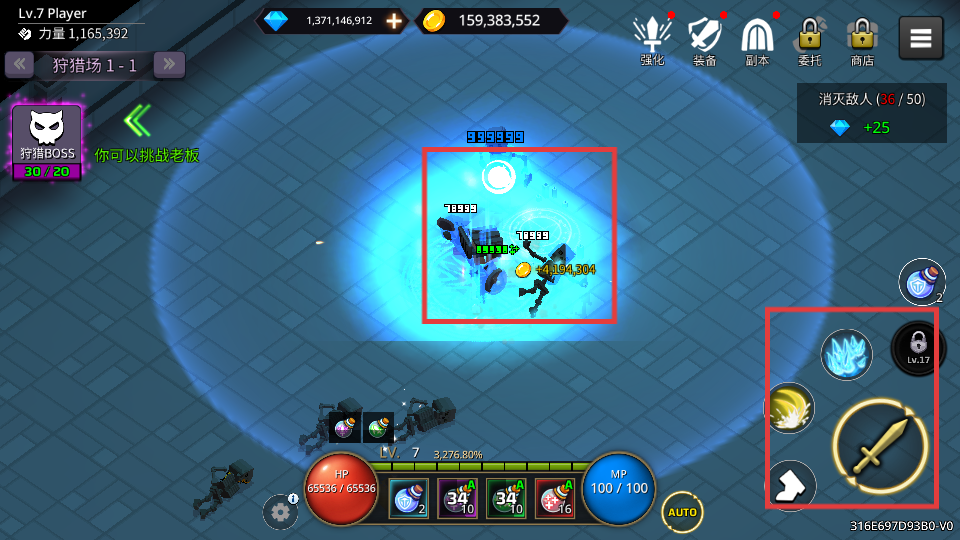Screen dimensions: 960x540
Task: Use the yellow slash skill
Action: [x=791, y=408]
